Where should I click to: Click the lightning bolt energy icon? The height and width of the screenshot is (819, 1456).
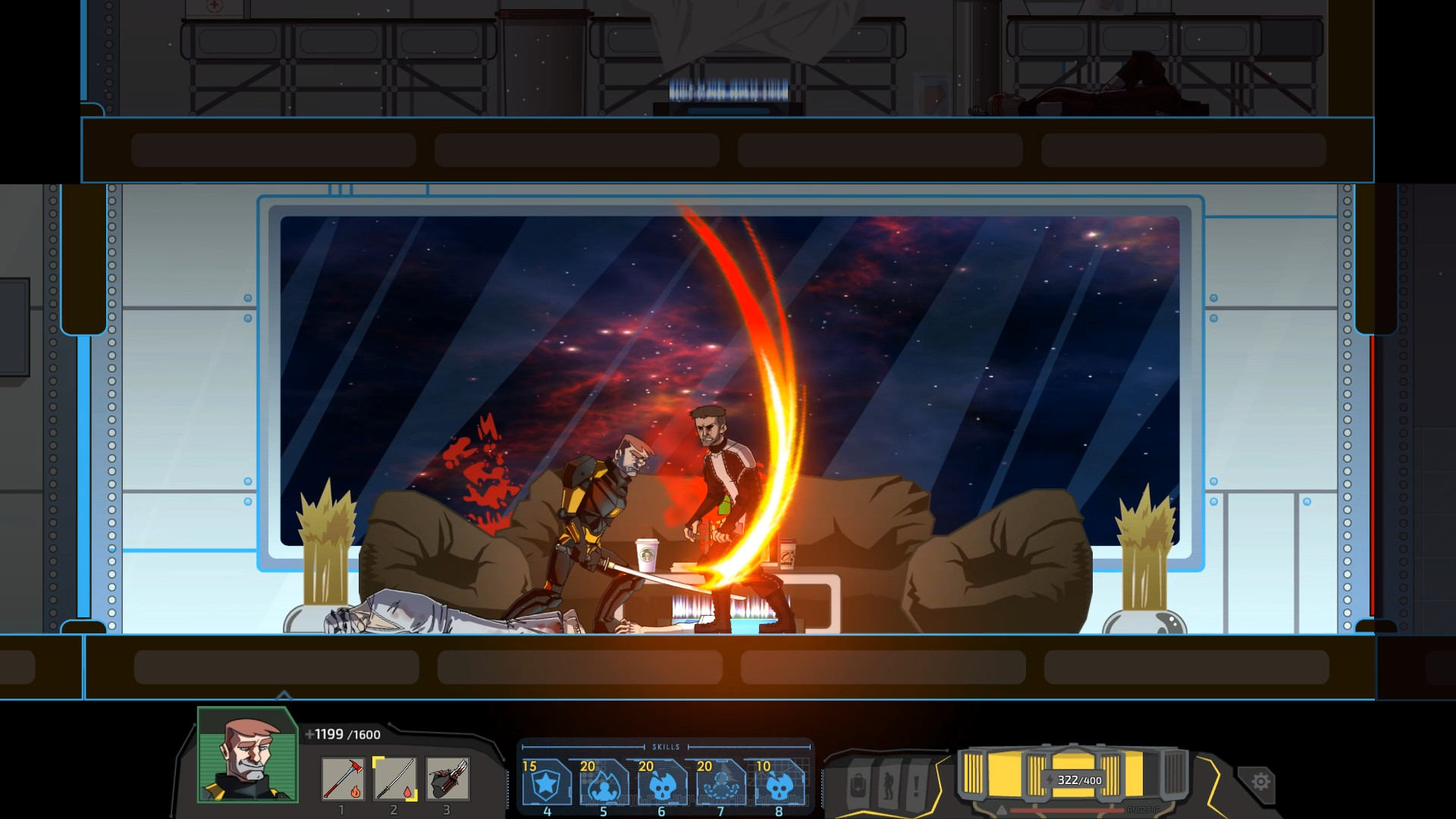[x=1050, y=780]
